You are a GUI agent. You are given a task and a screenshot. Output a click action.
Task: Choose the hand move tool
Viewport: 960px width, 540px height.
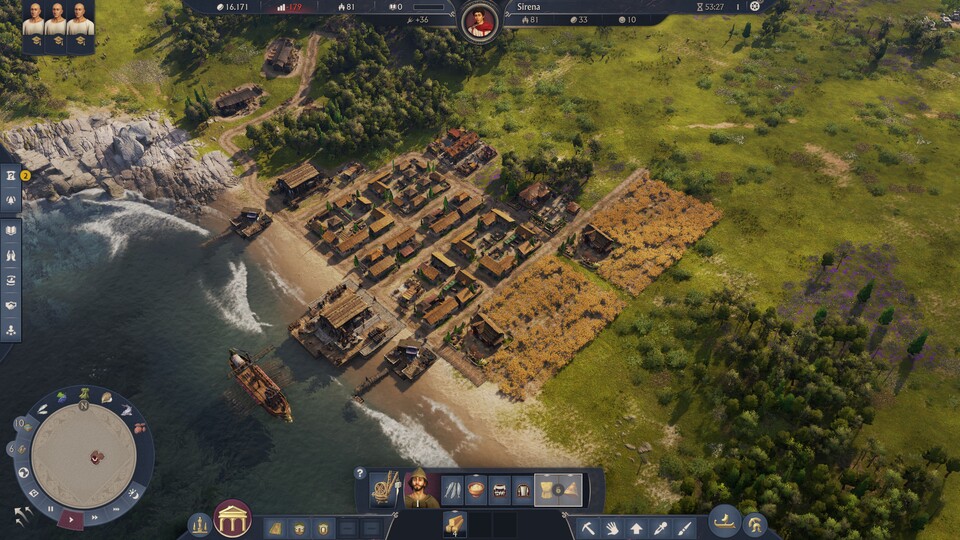click(x=612, y=527)
